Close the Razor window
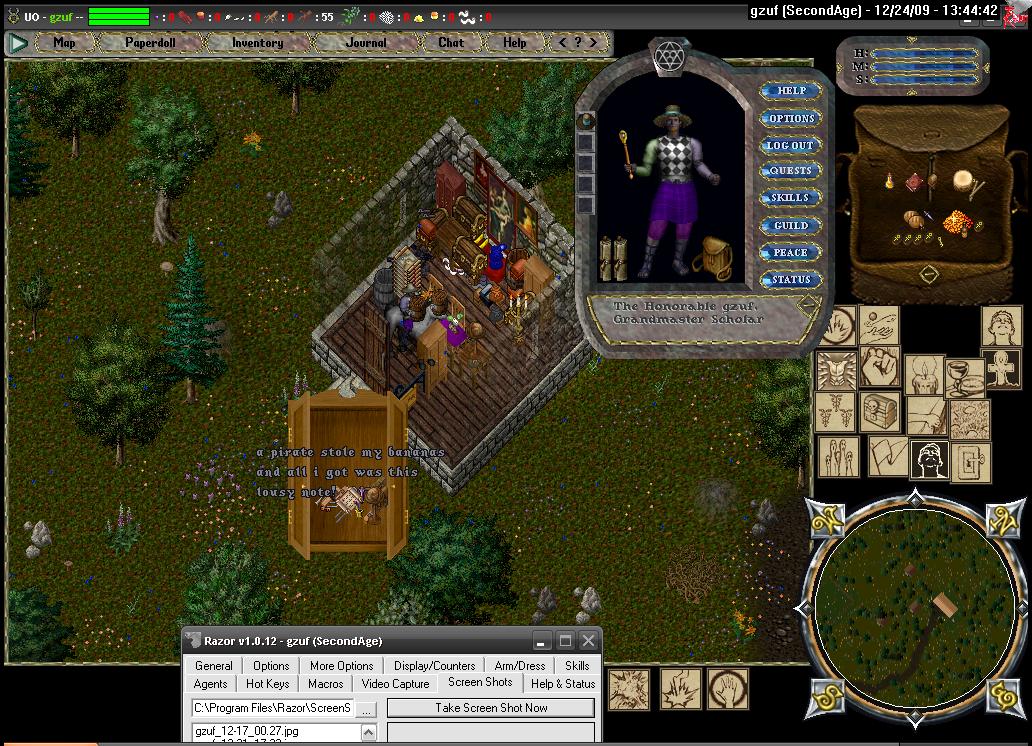The image size is (1032, 746). pos(588,641)
